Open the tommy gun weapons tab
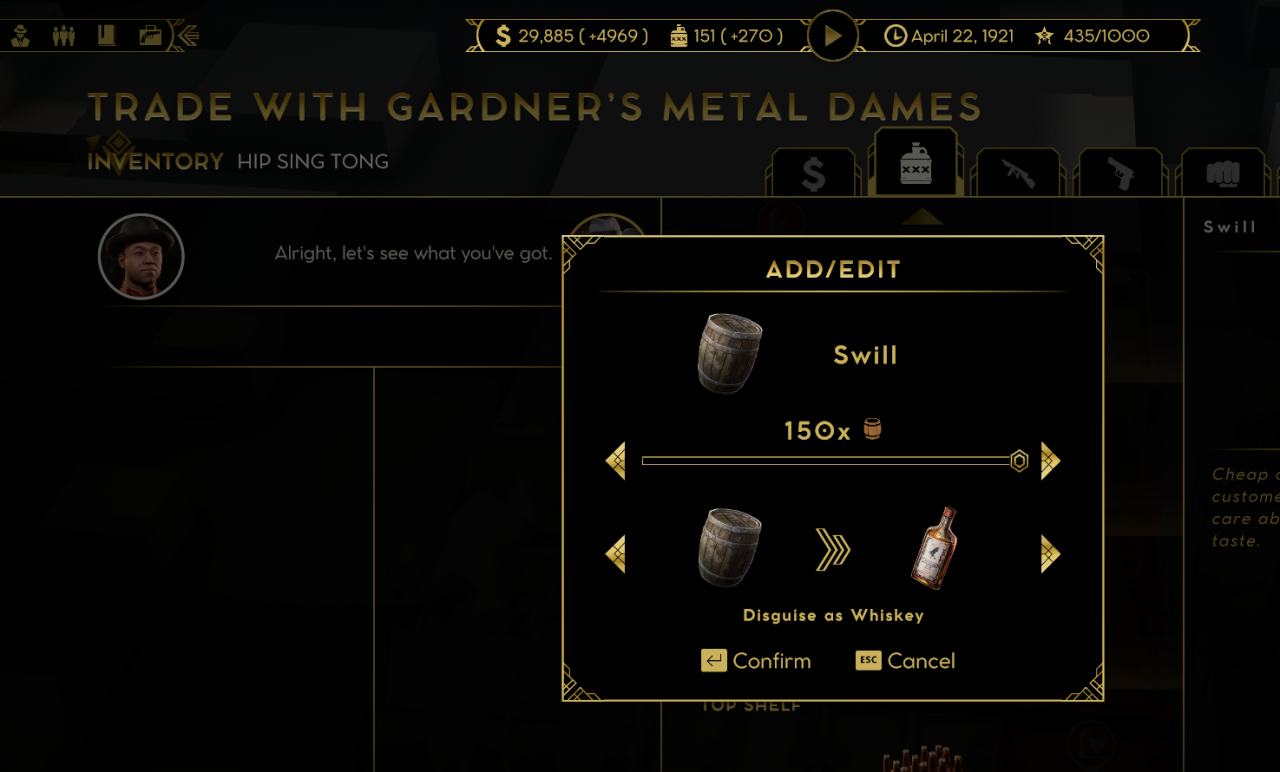The width and height of the screenshot is (1280, 772). click(1018, 174)
